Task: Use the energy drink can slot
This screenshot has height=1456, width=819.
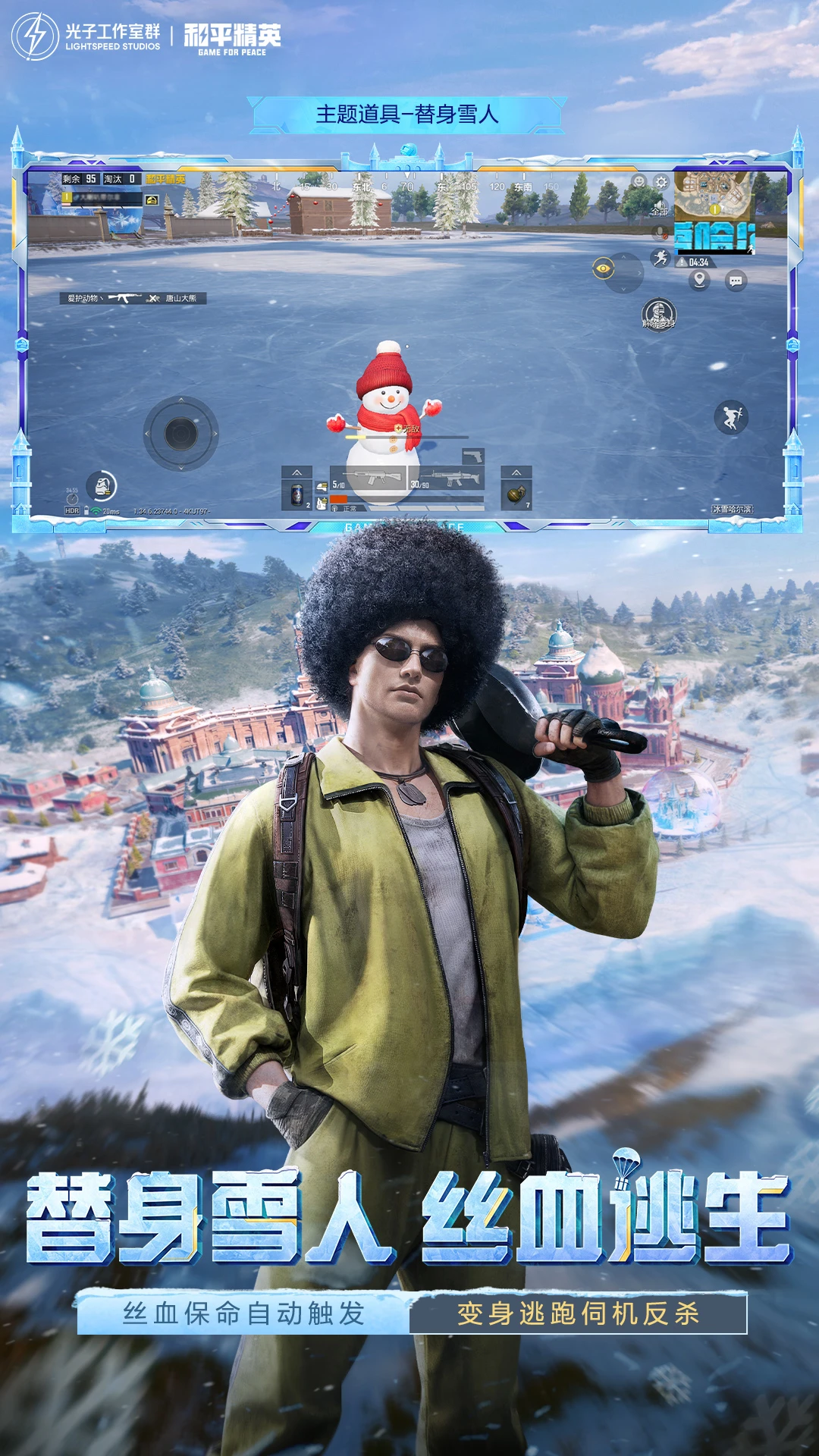Action: (297, 495)
